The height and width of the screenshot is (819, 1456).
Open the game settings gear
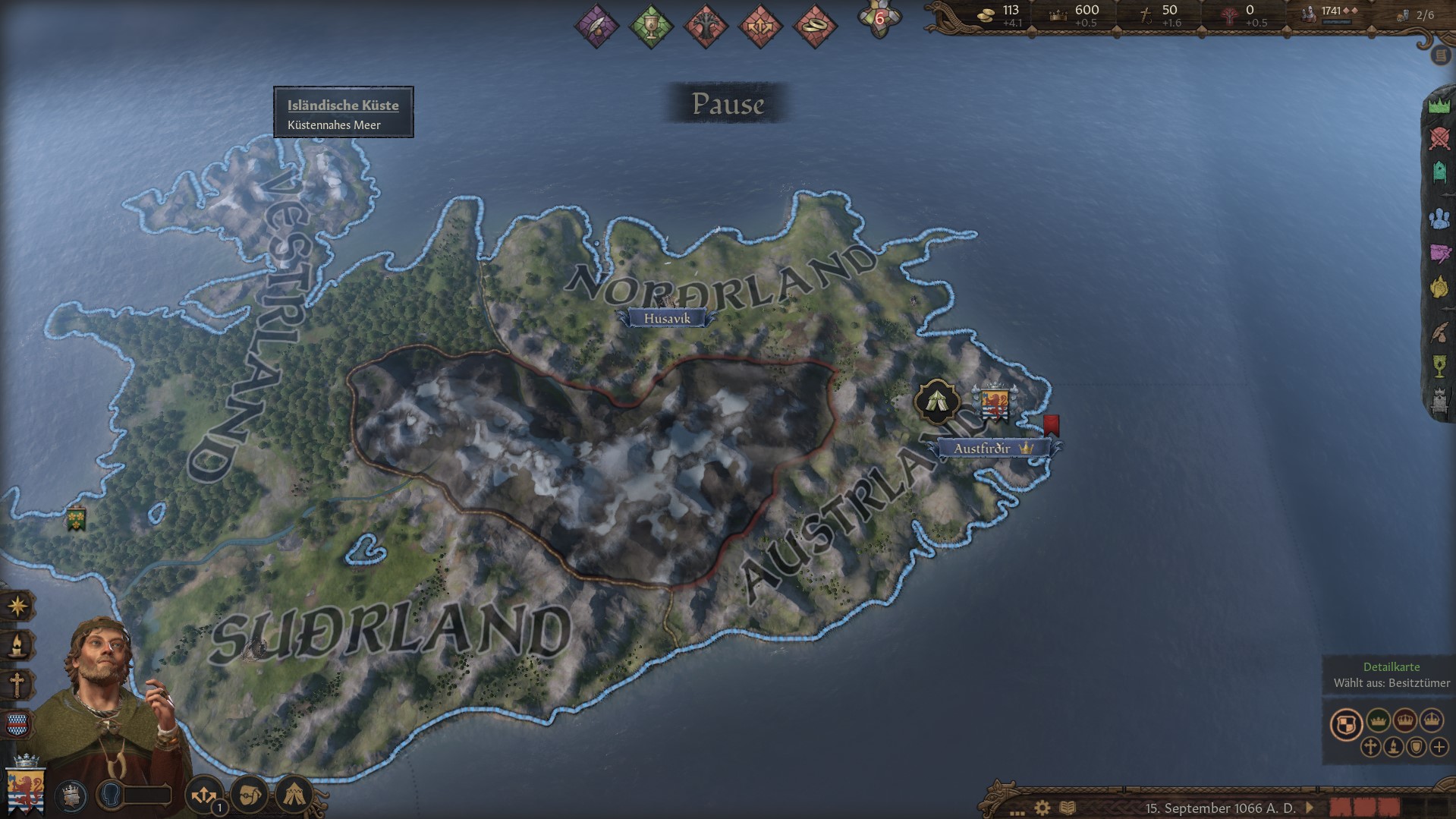click(x=1042, y=808)
